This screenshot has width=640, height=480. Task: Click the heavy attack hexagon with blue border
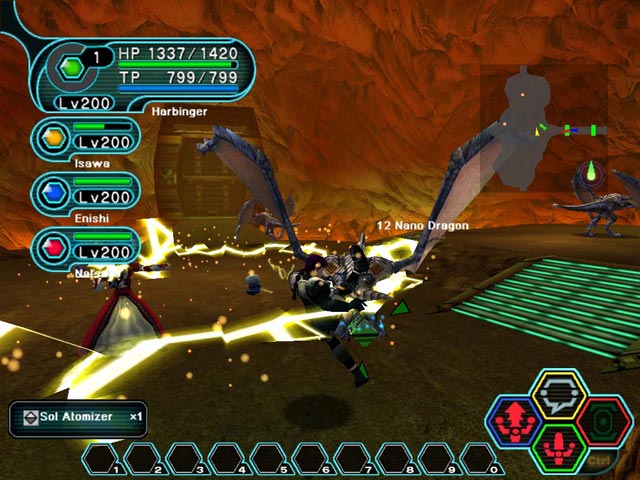(514, 421)
